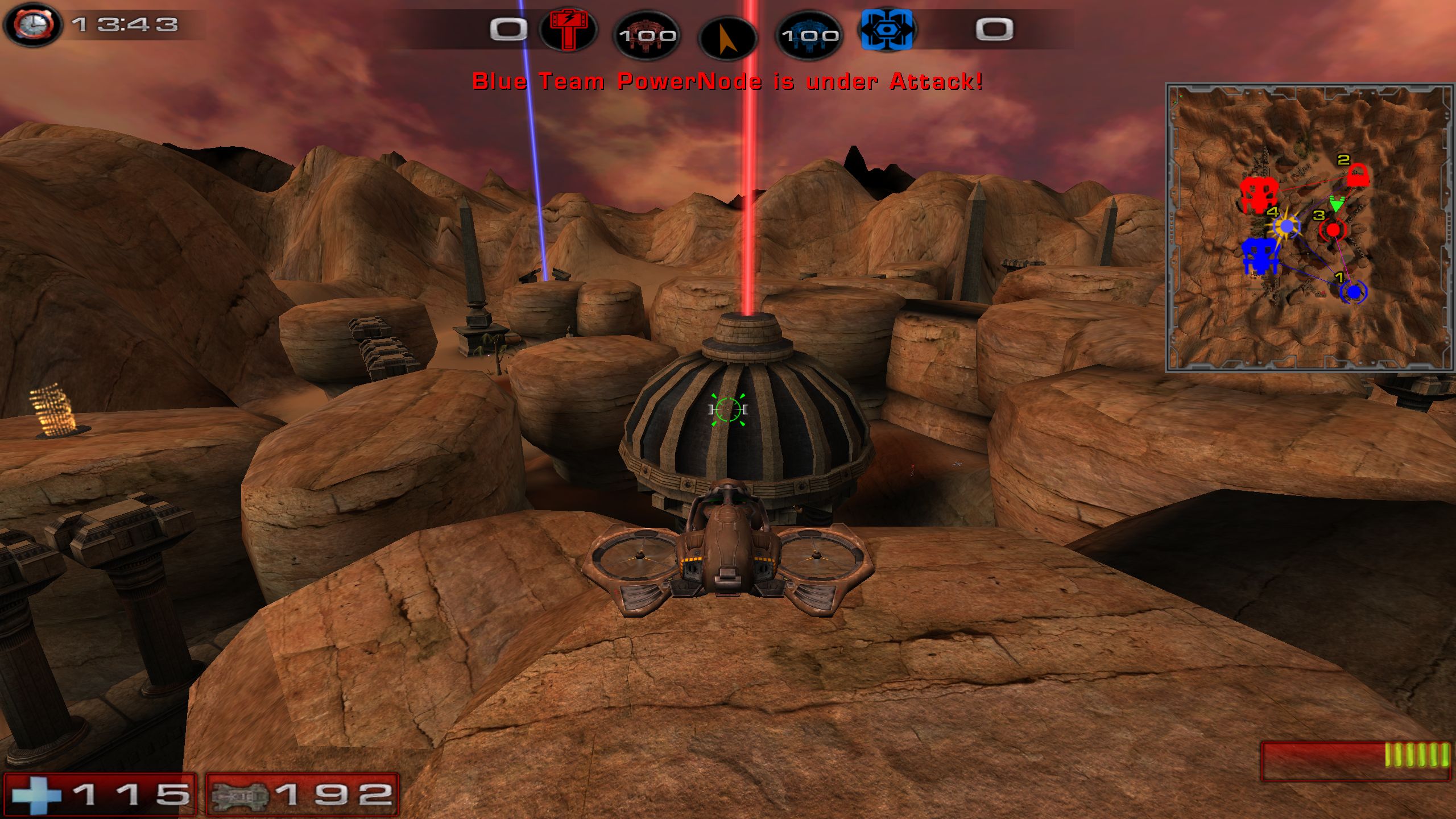Click the red team hammer emblem
1456x819 pixels.
click(x=568, y=30)
